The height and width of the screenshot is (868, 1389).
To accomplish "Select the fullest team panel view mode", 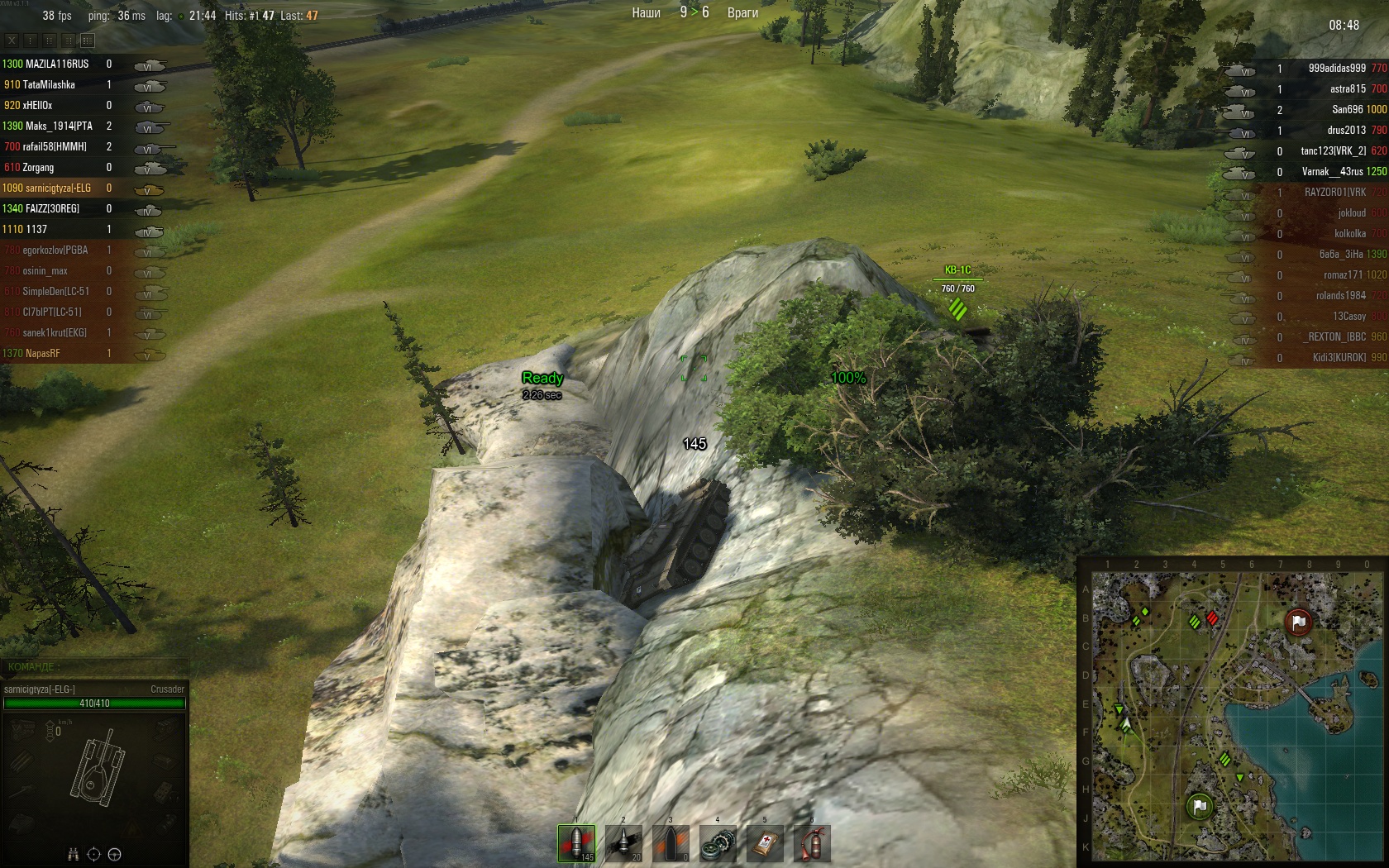I will (x=88, y=40).
